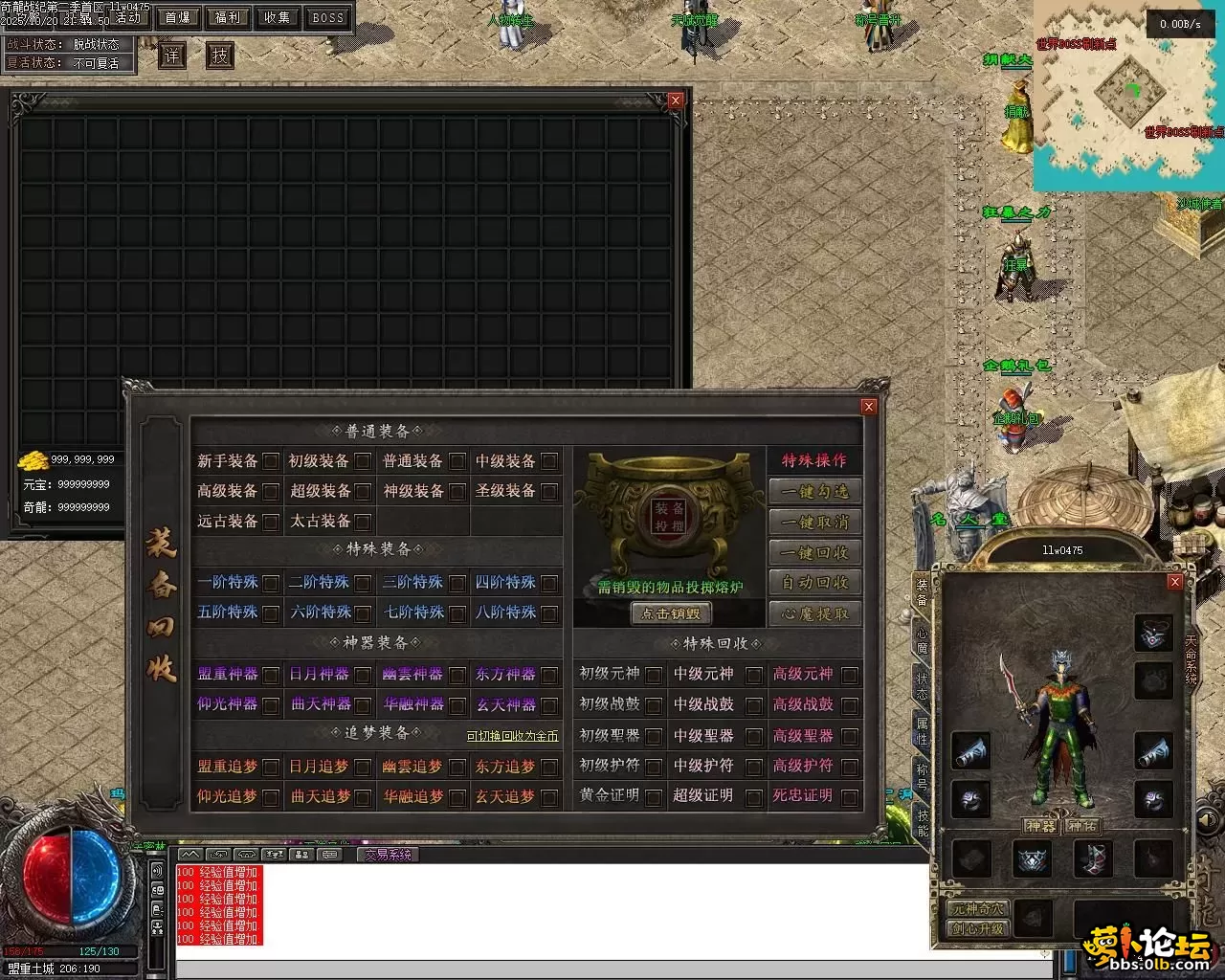The width and height of the screenshot is (1225, 980).
Task: Enable the 圣级装备 recycle checkbox
Action: pos(548,461)
